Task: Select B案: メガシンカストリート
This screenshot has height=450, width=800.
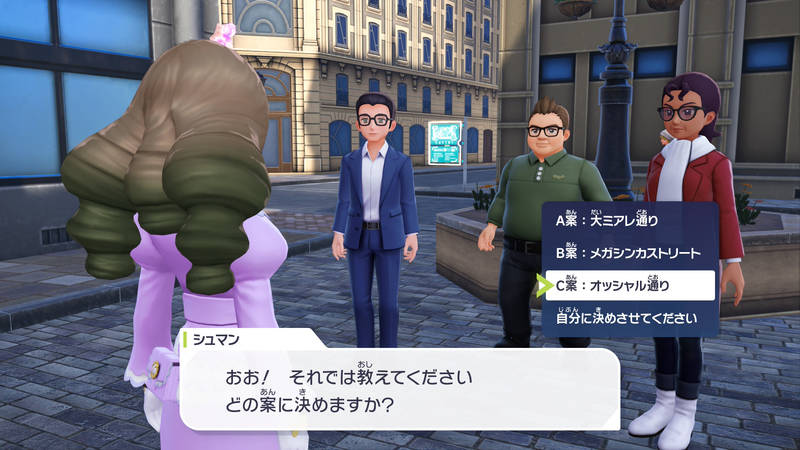Action: coord(627,253)
